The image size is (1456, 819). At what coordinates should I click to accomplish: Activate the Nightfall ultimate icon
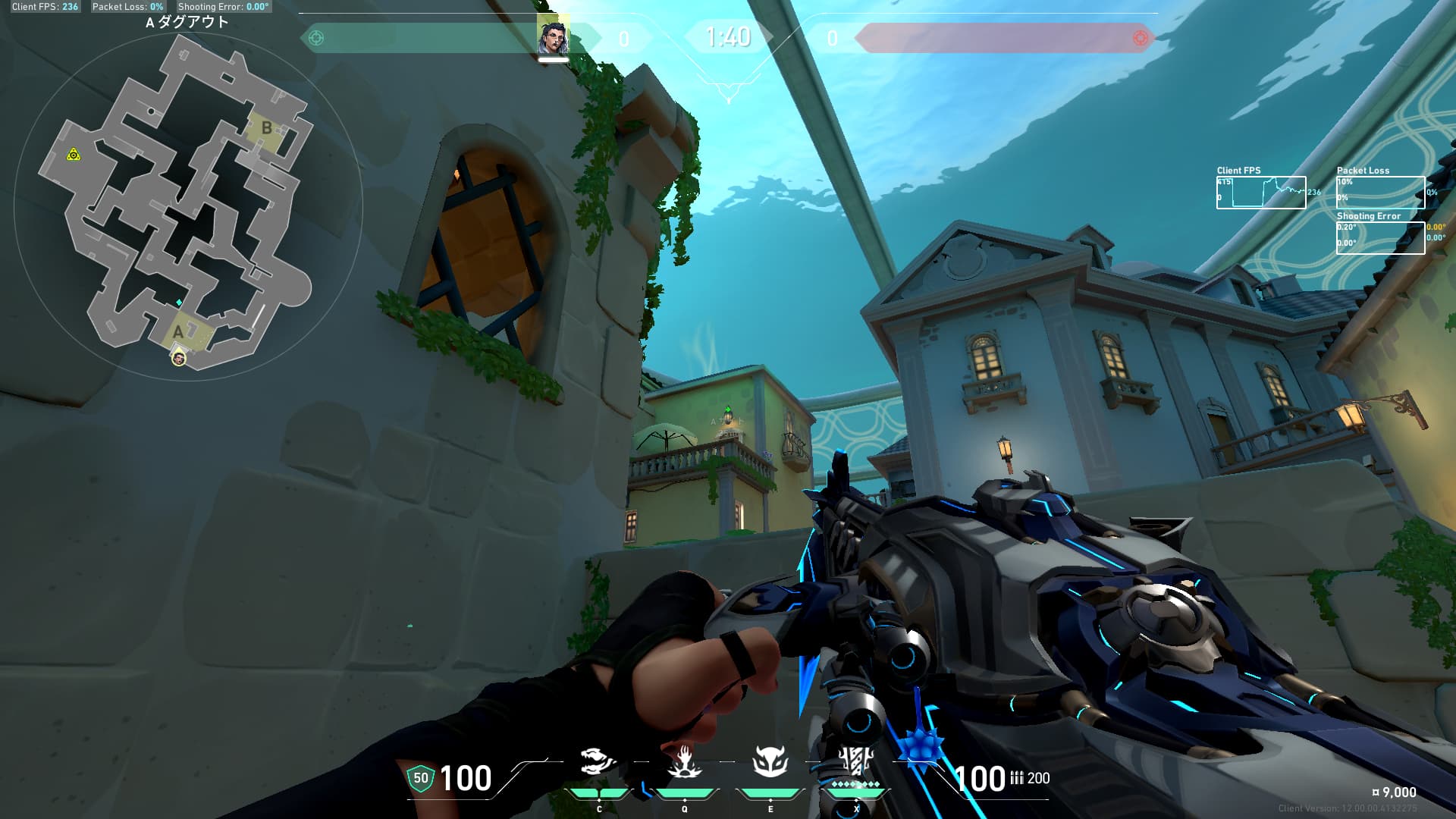(x=855, y=761)
